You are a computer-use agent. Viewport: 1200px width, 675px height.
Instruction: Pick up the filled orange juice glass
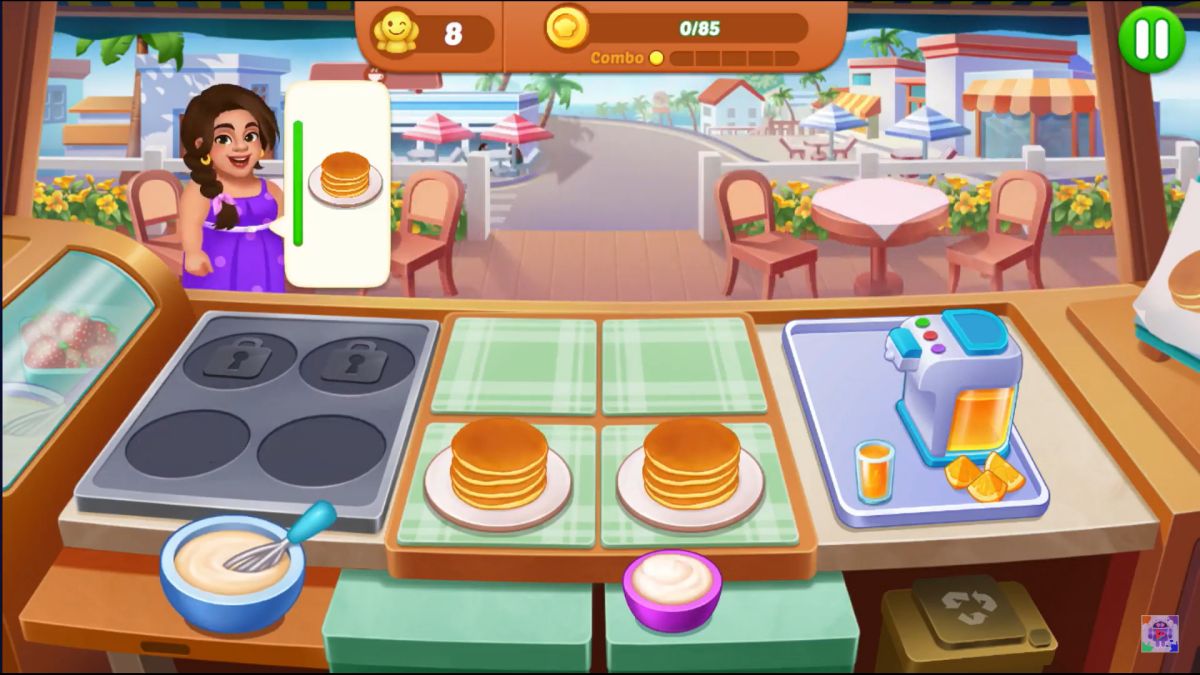pyautogui.click(x=874, y=470)
